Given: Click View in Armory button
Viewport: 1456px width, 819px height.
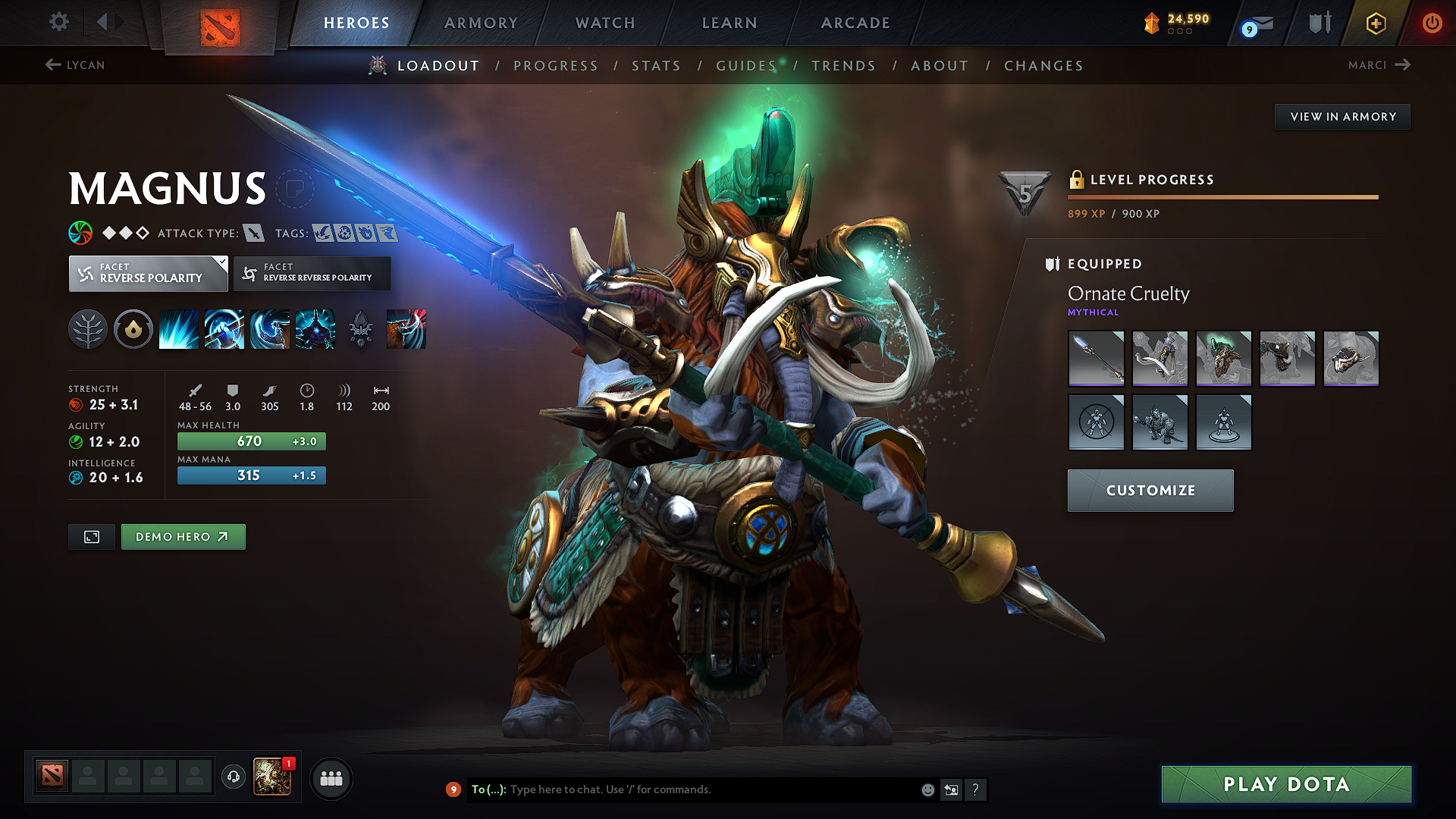Looking at the screenshot, I should [x=1342, y=117].
